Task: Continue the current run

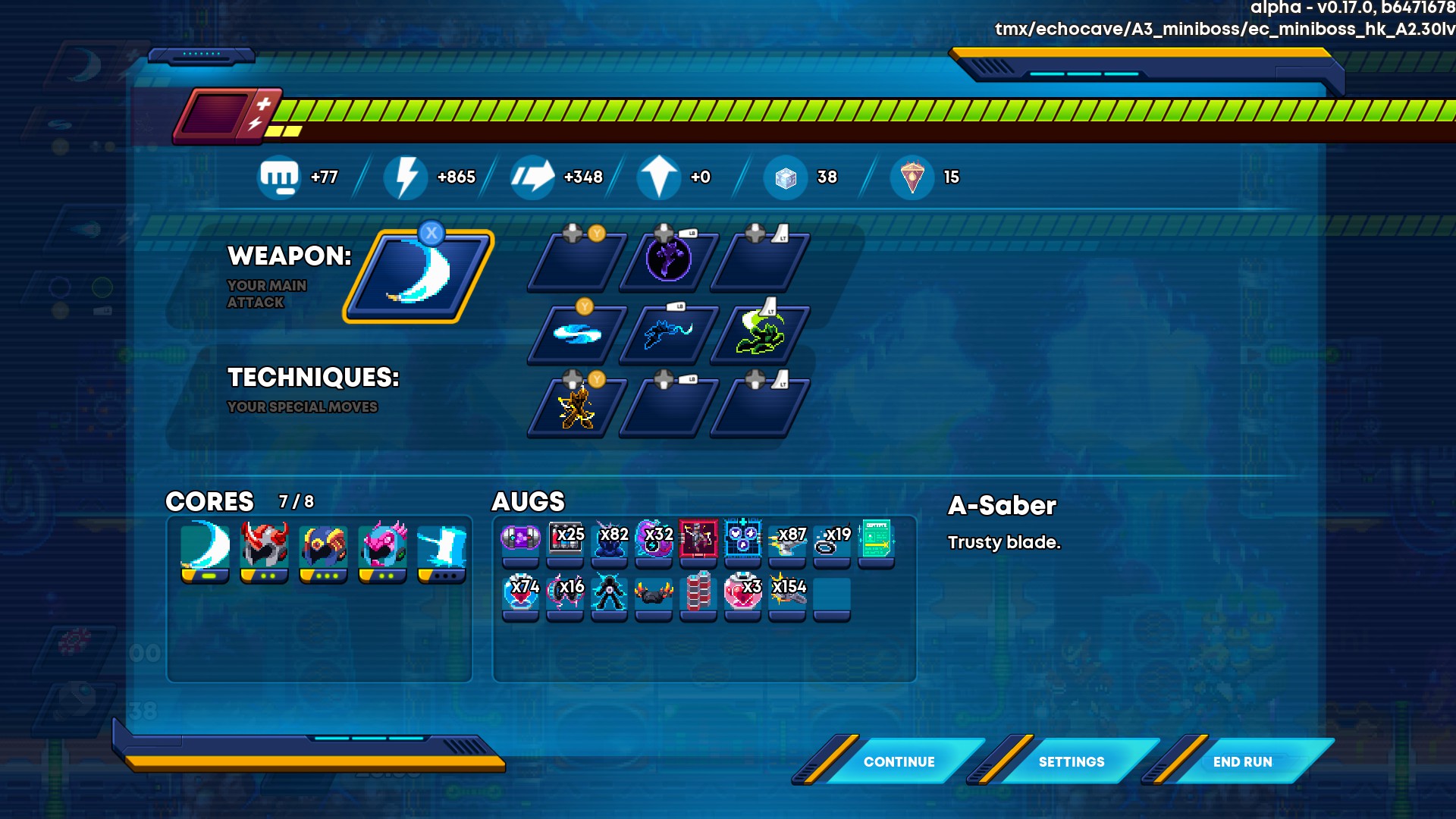Action: click(x=899, y=761)
